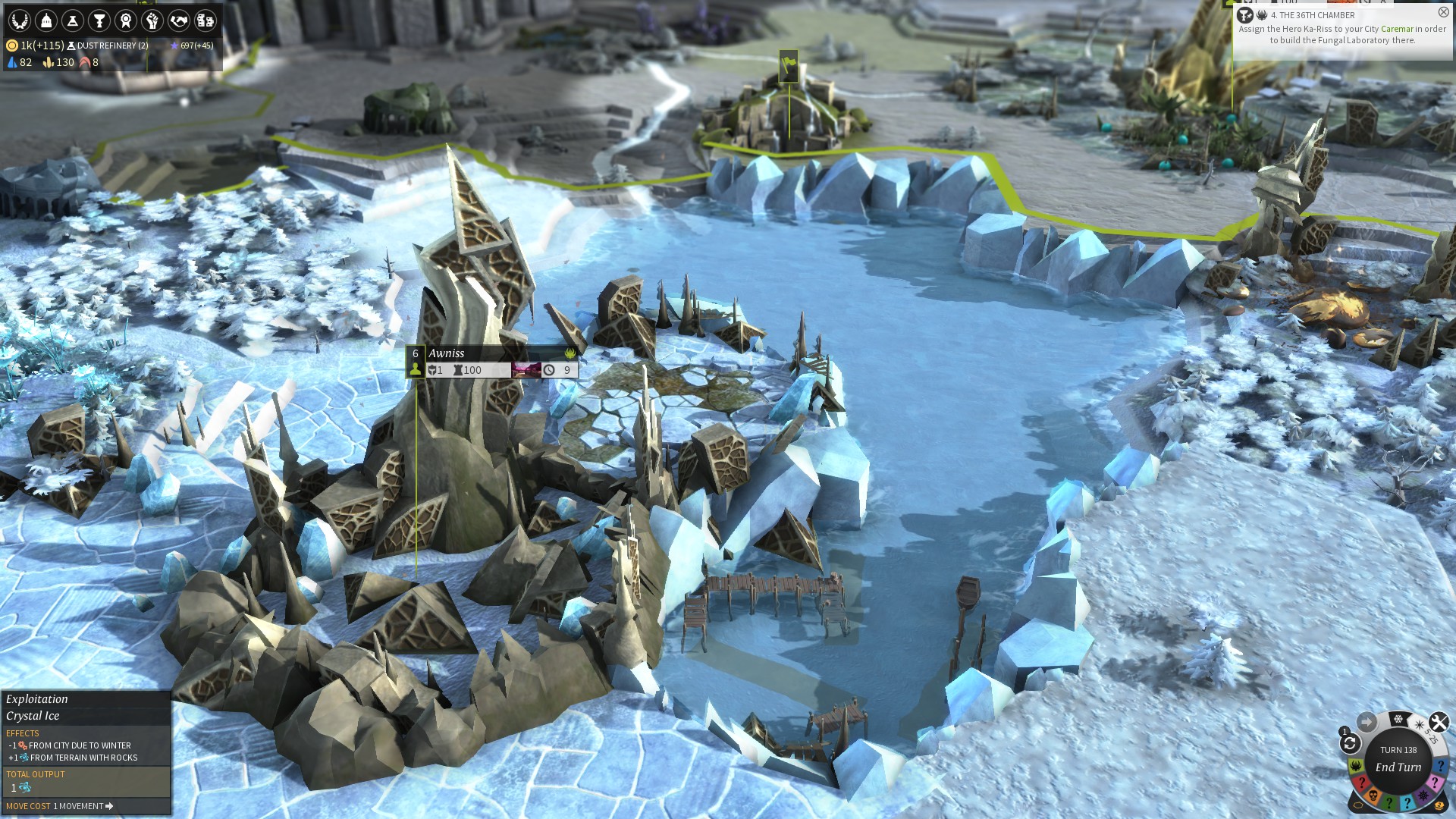Screen dimensions: 1456x819
Task: Open the Marketplace crates screen
Action: click(206, 20)
